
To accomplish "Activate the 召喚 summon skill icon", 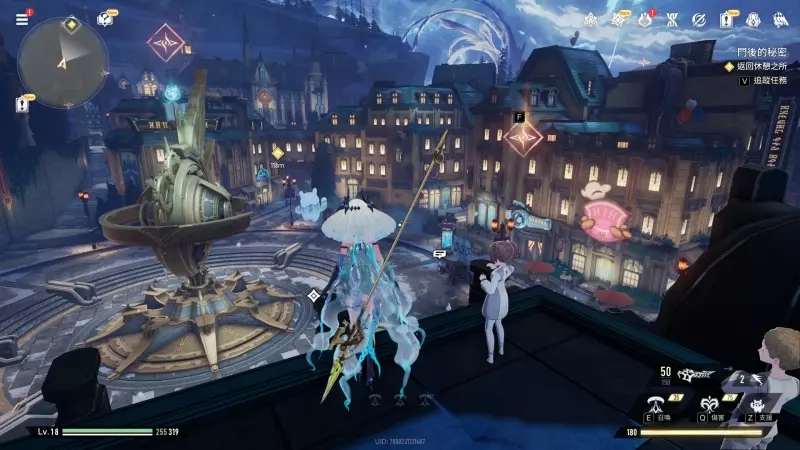I will tap(656, 404).
